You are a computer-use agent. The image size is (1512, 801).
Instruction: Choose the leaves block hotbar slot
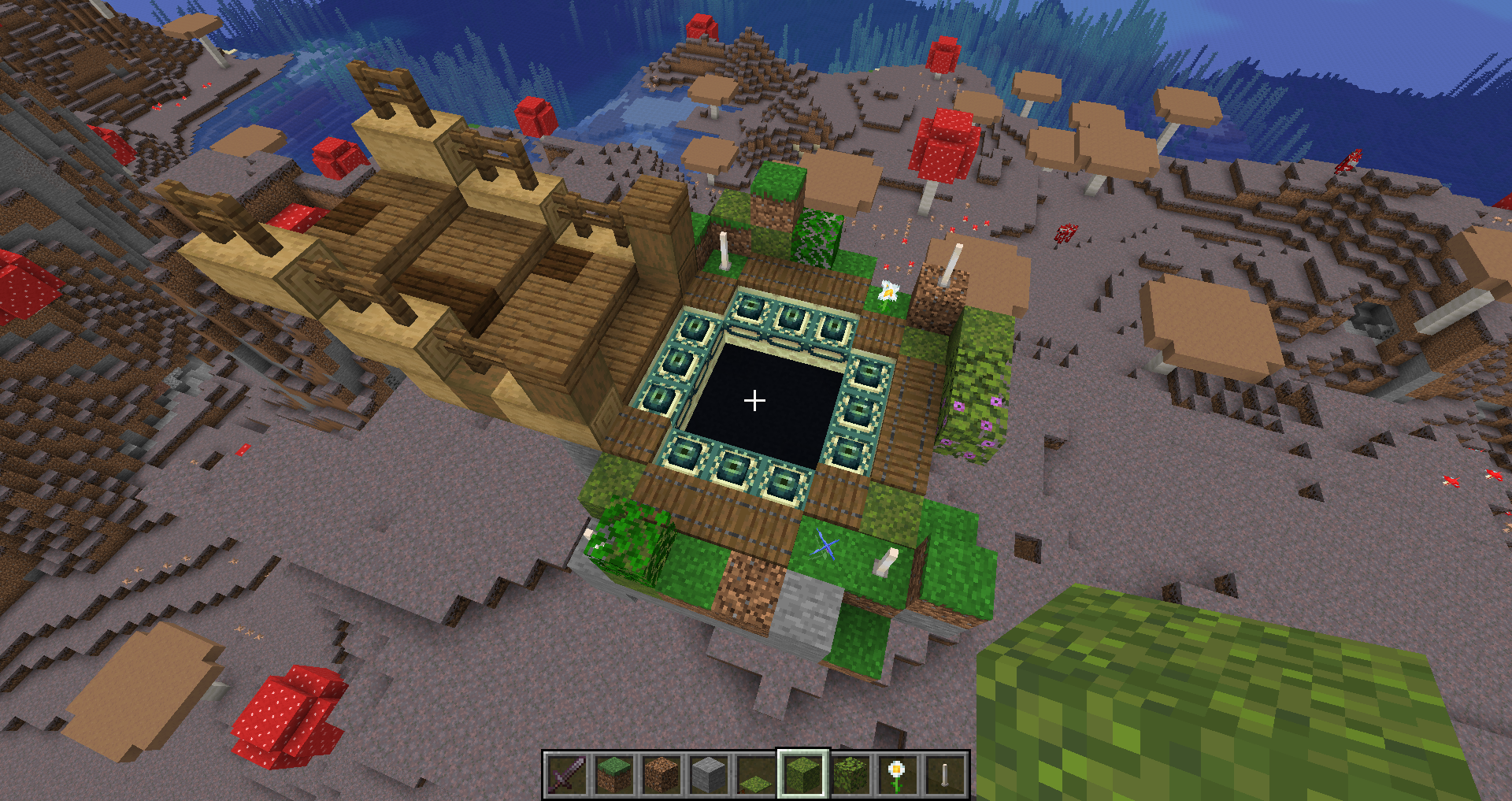(850, 774)
